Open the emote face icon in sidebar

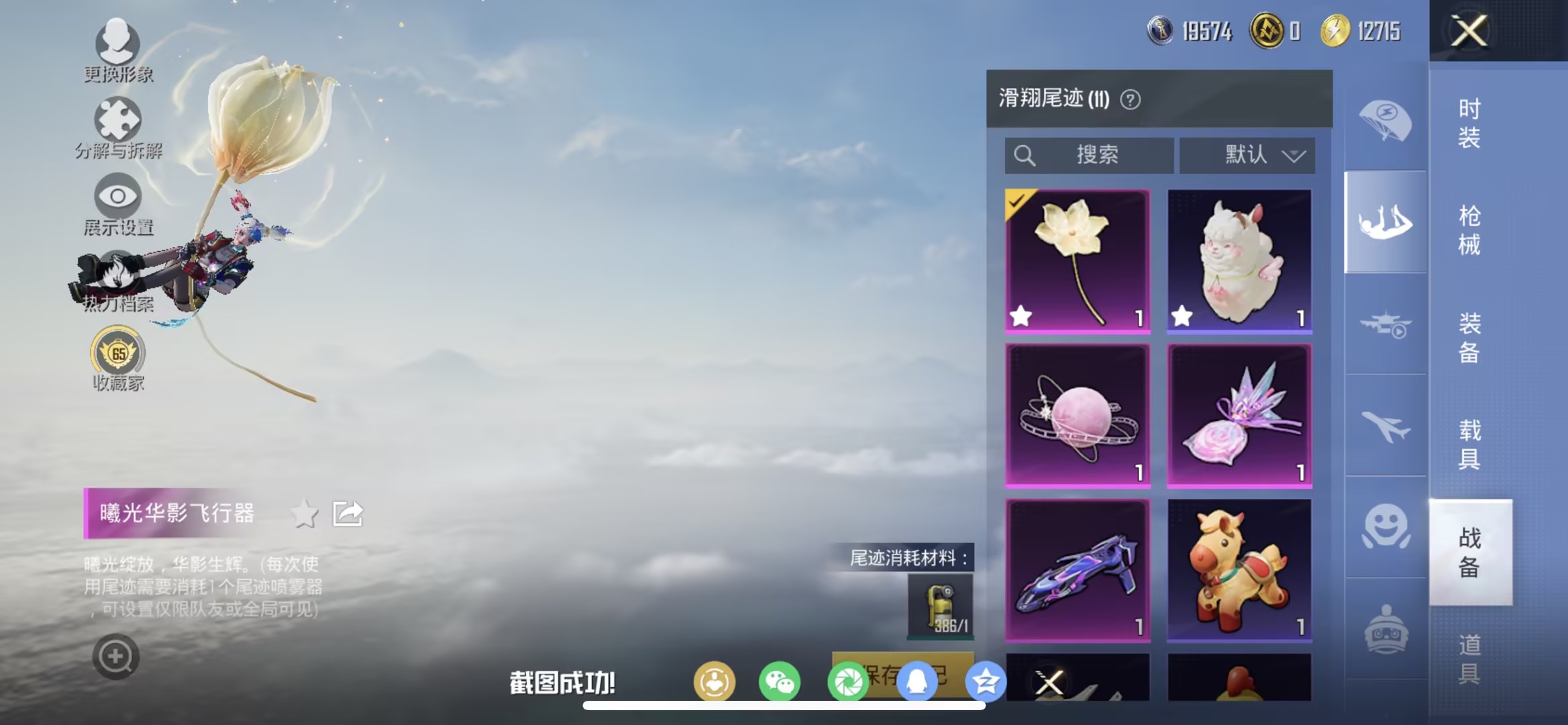[x=1385, y=527]
